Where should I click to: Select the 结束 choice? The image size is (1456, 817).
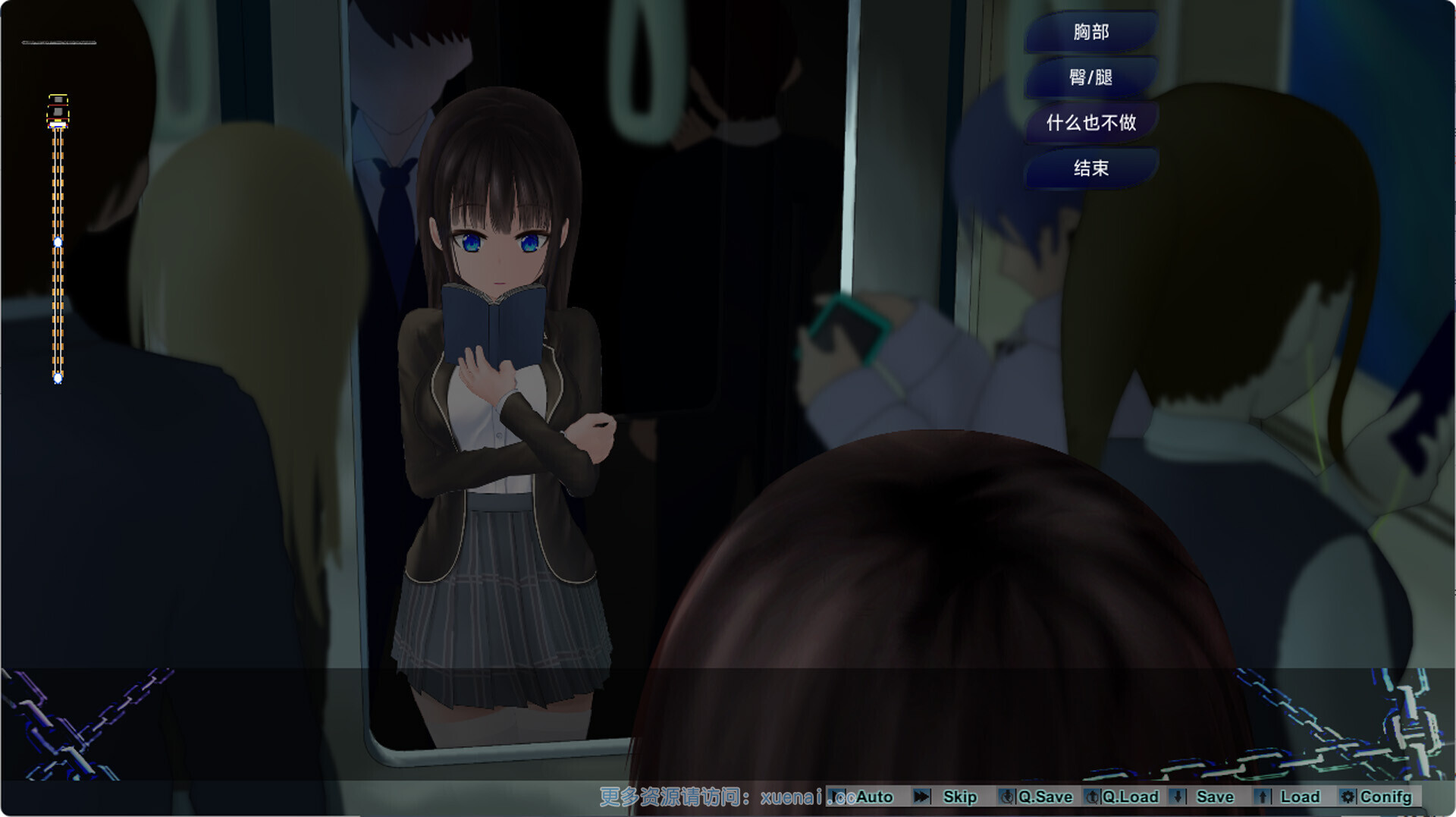point(1090,168)
